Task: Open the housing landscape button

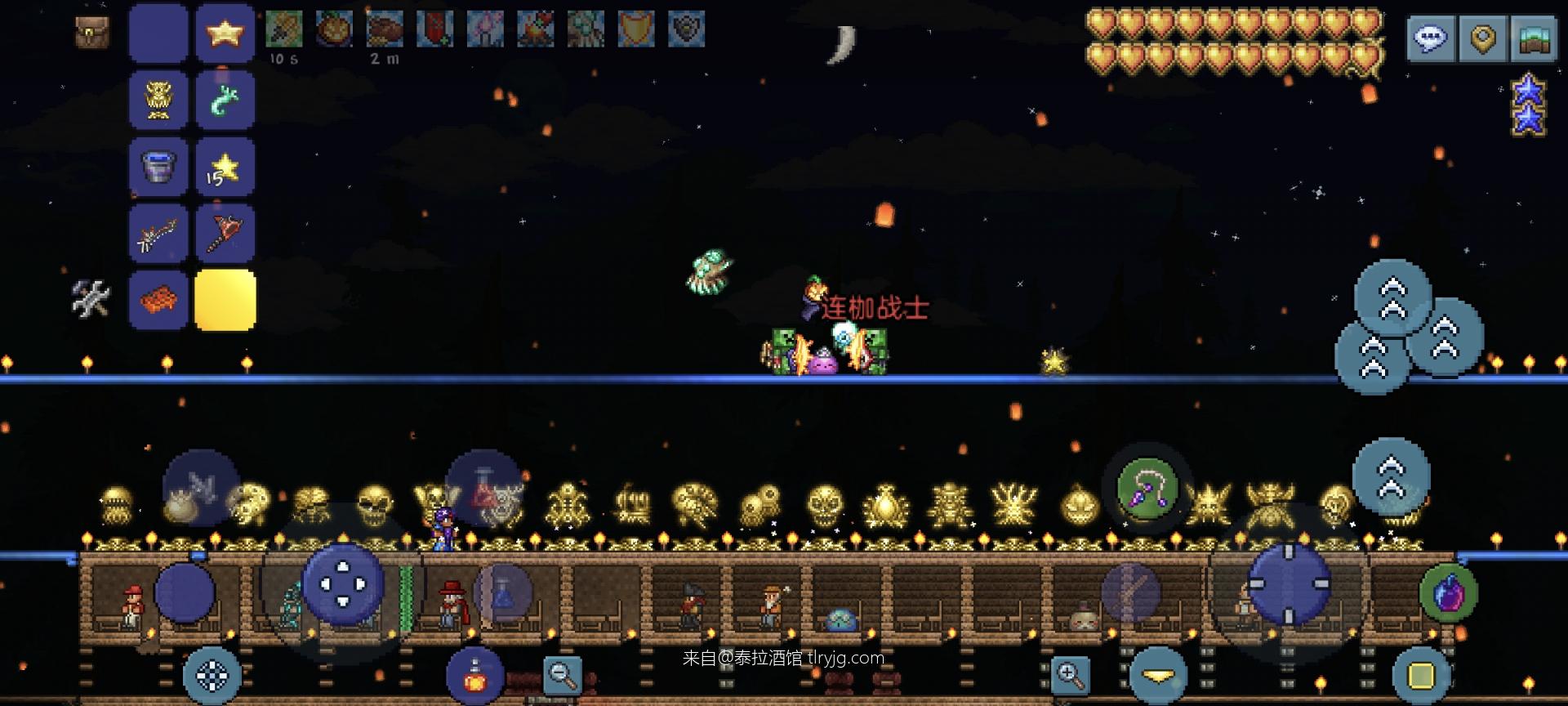Action: click(x=1535, y=38)
